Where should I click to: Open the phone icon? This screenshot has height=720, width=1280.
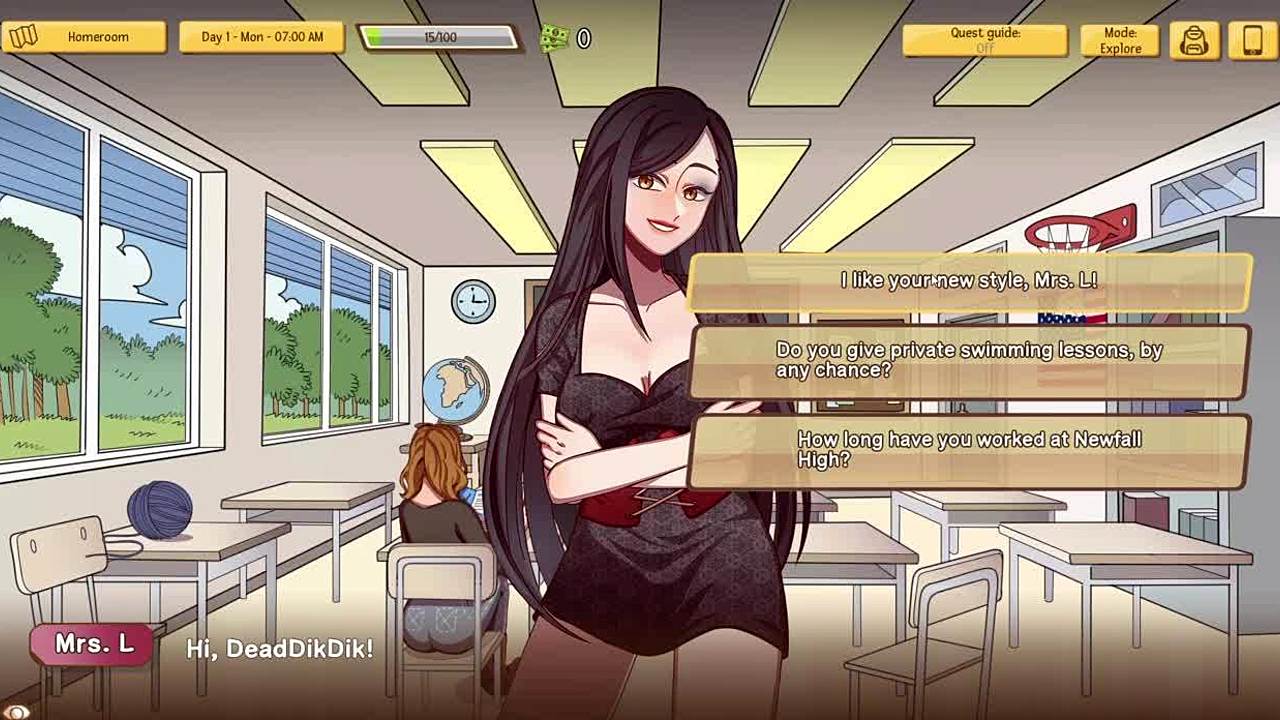coord(1253,40)
